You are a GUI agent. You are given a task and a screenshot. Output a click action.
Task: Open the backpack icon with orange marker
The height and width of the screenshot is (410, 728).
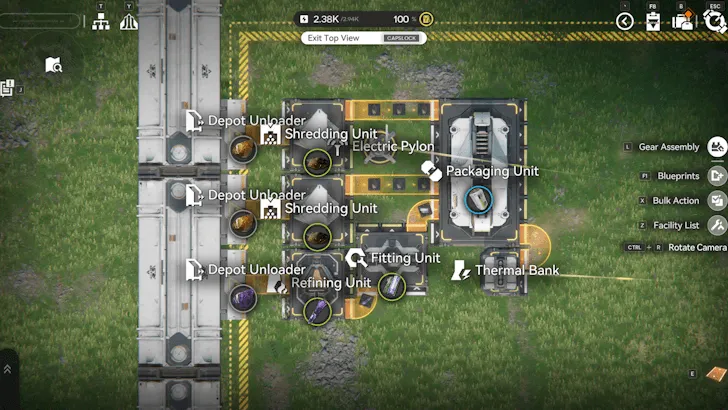pyautogui.click(x=685, y=21)
